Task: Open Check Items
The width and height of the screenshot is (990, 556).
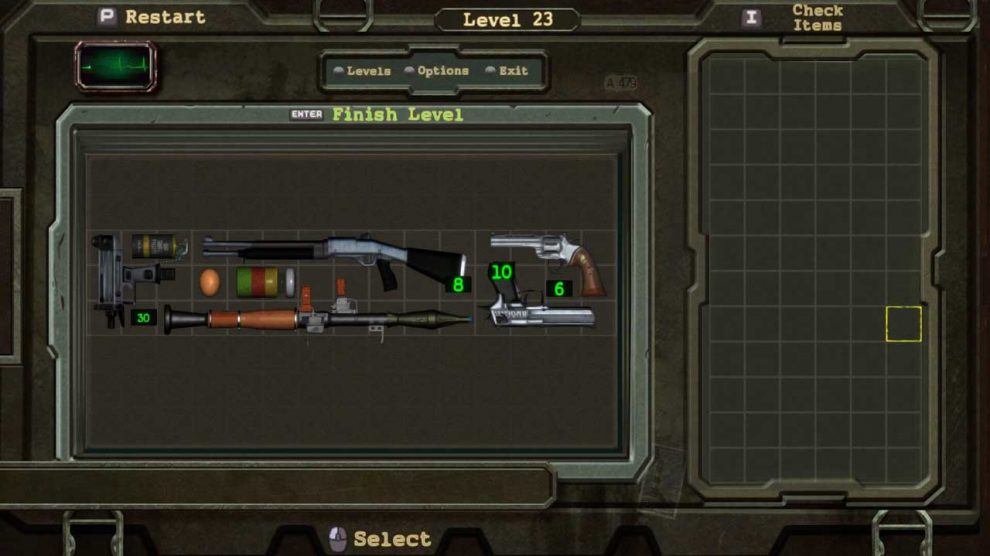Action: tap(816, 18)
